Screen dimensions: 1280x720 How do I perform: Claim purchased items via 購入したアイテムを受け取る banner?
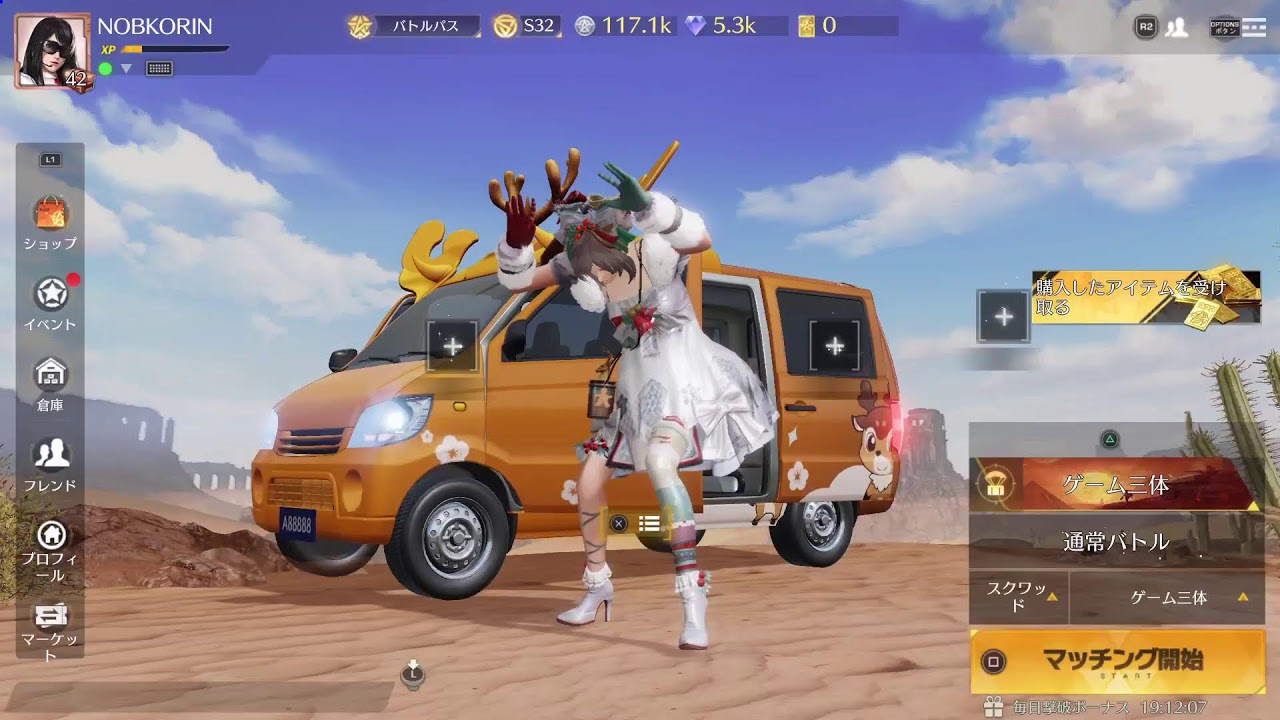coord(1145,297)
